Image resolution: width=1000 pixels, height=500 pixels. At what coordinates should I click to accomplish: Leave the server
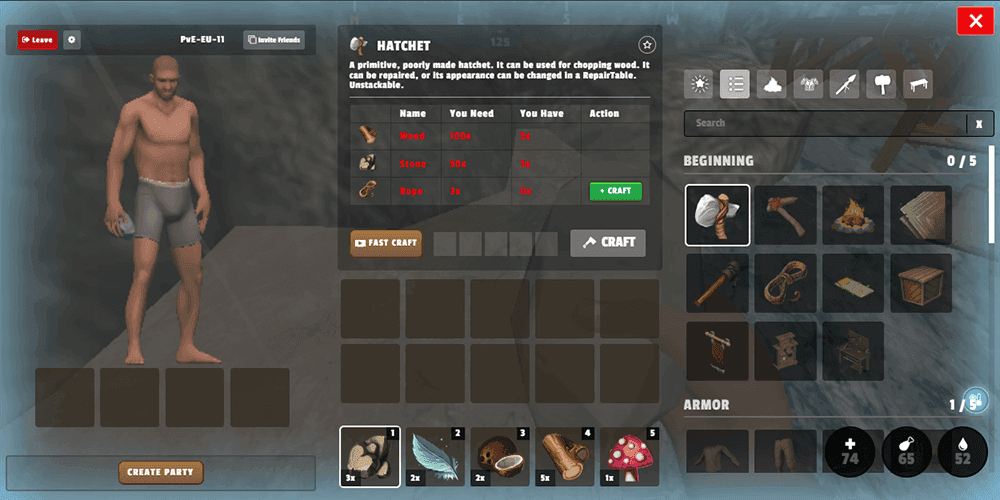[37, 40]
